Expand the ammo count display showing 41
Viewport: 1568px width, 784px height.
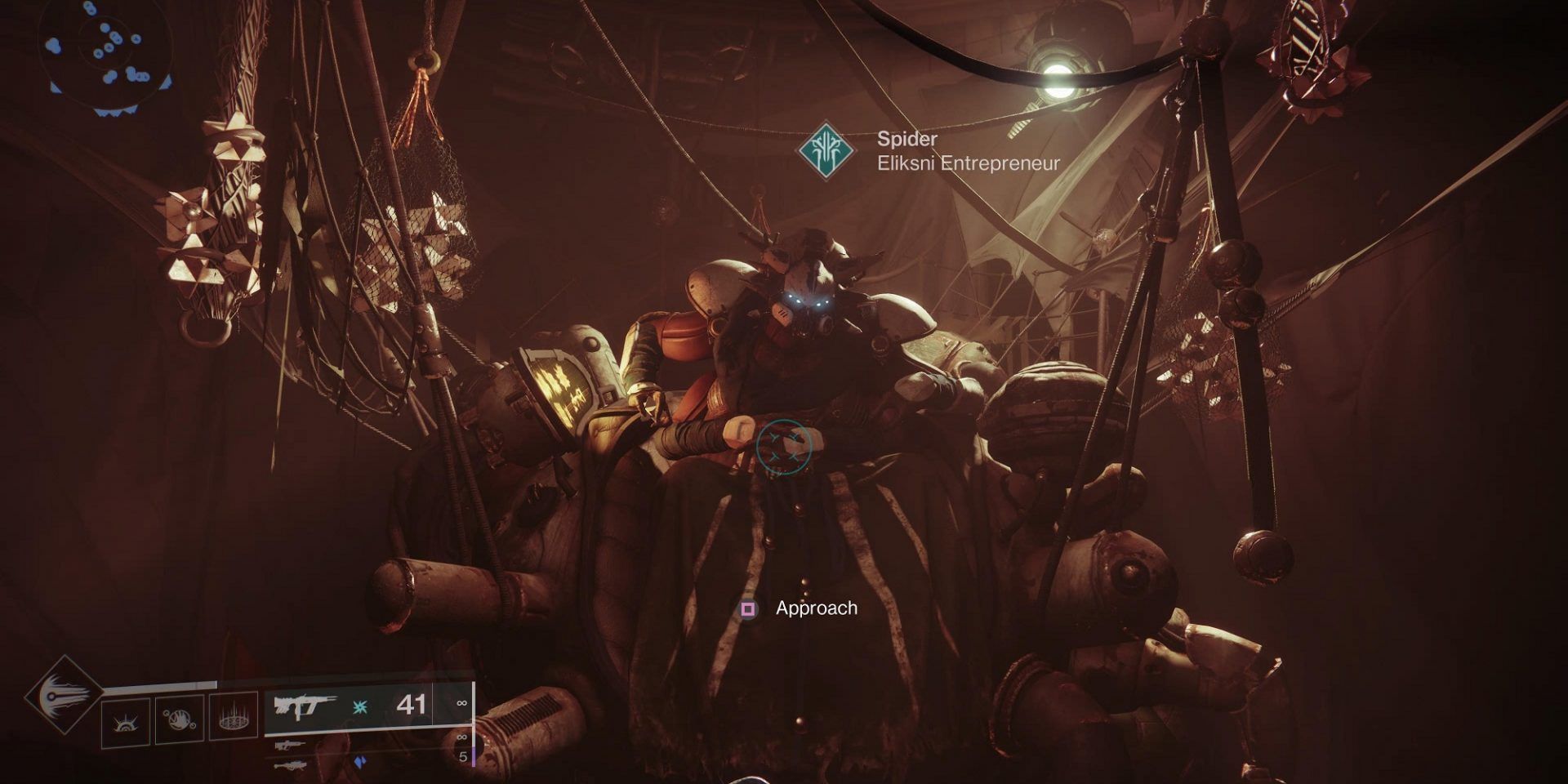coord(411,705)
